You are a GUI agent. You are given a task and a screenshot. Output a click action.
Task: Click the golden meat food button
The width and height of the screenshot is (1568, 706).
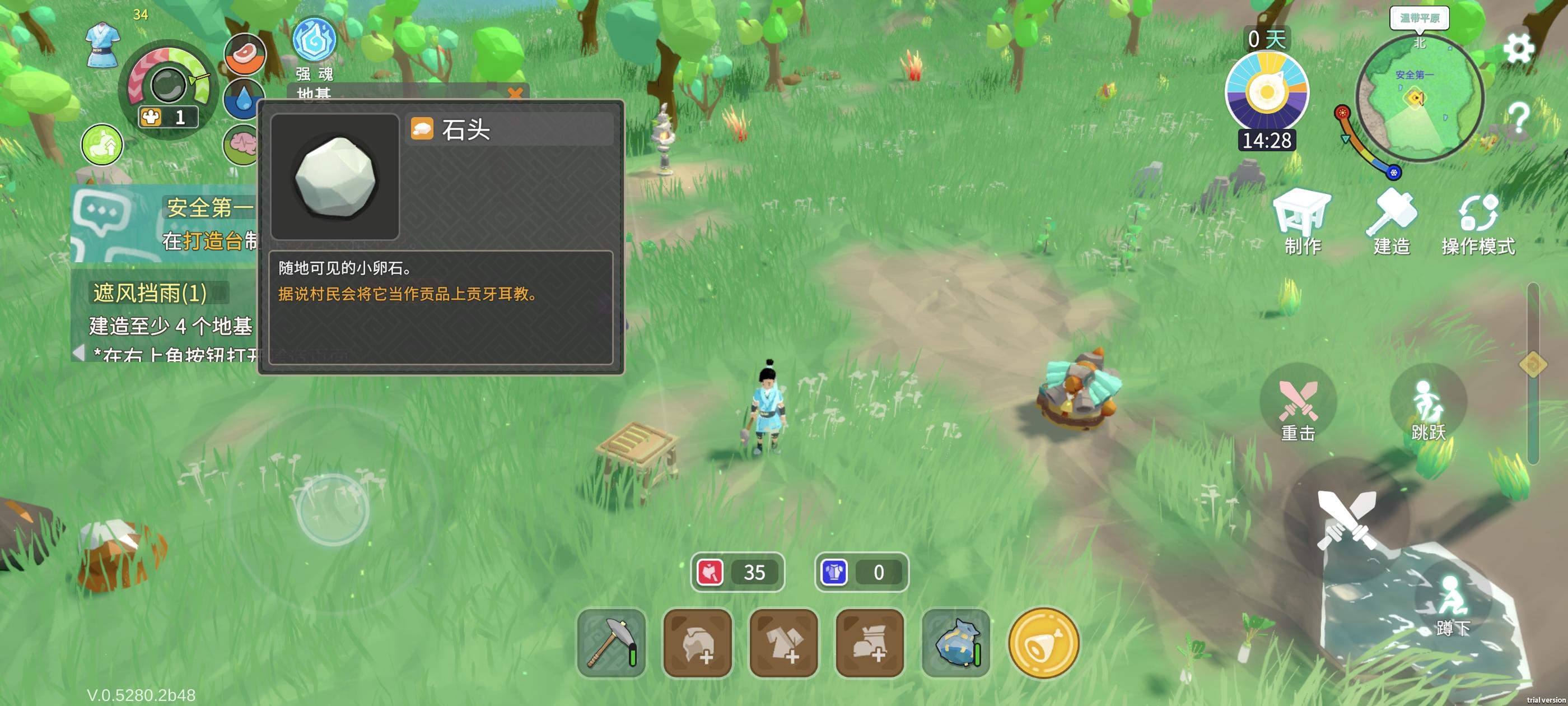pos(1043,643)
